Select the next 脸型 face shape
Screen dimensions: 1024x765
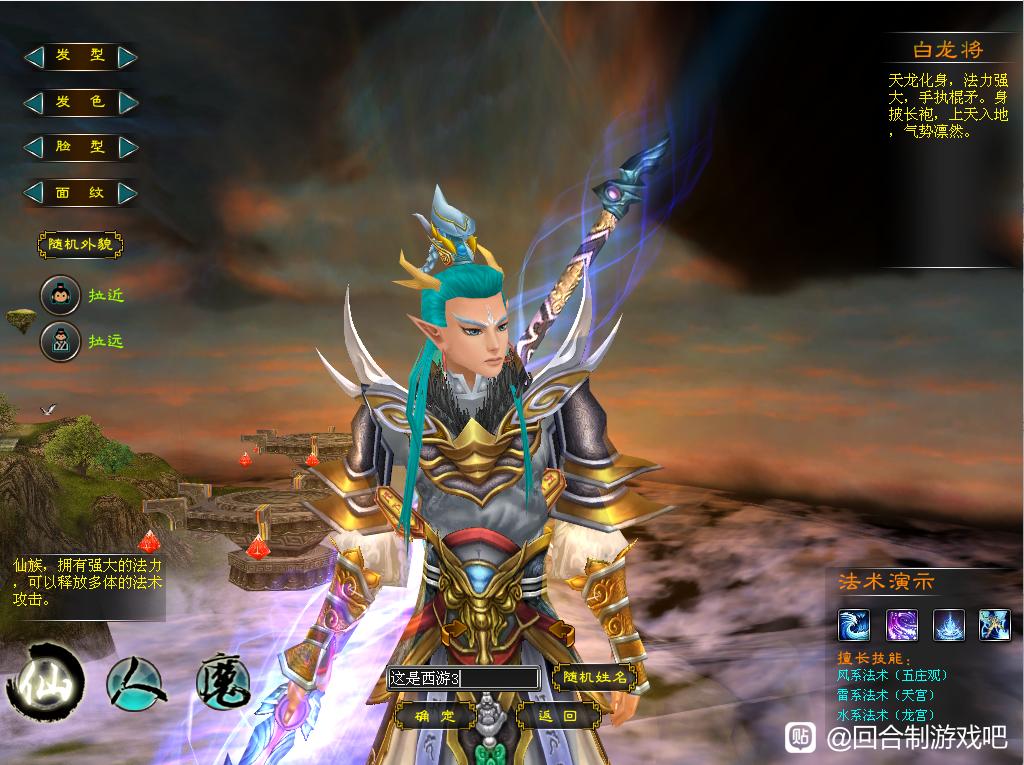point(127,147)
